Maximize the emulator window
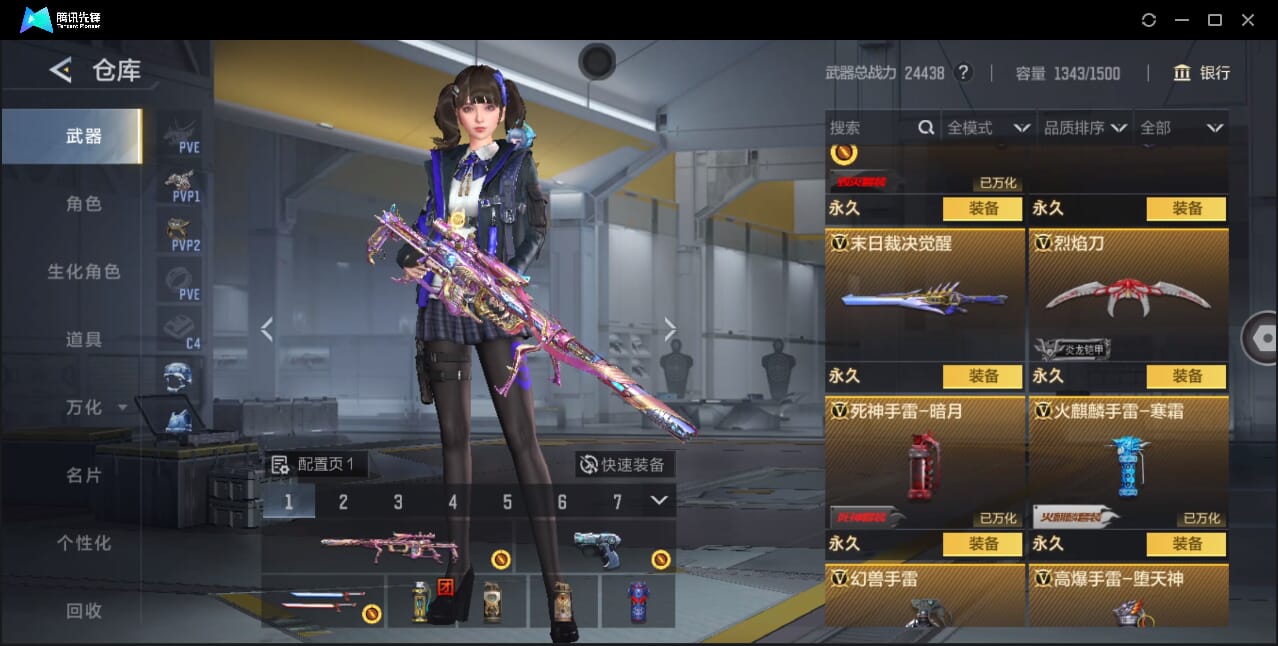This screenshot has width=1278, height=646. tap(1215, 20)
